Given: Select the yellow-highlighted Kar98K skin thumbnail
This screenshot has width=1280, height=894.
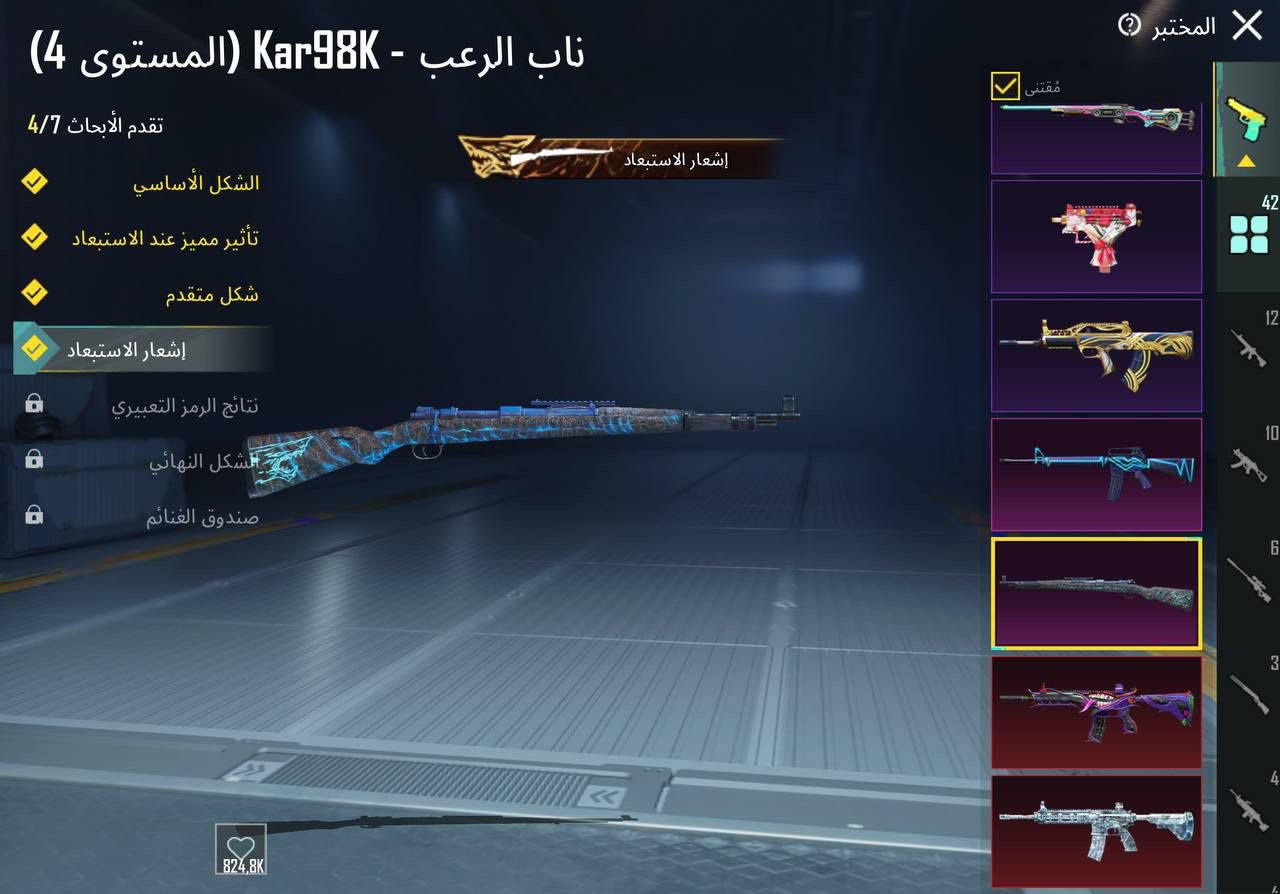Looking at the screenshot, I should click(1096, 594).
